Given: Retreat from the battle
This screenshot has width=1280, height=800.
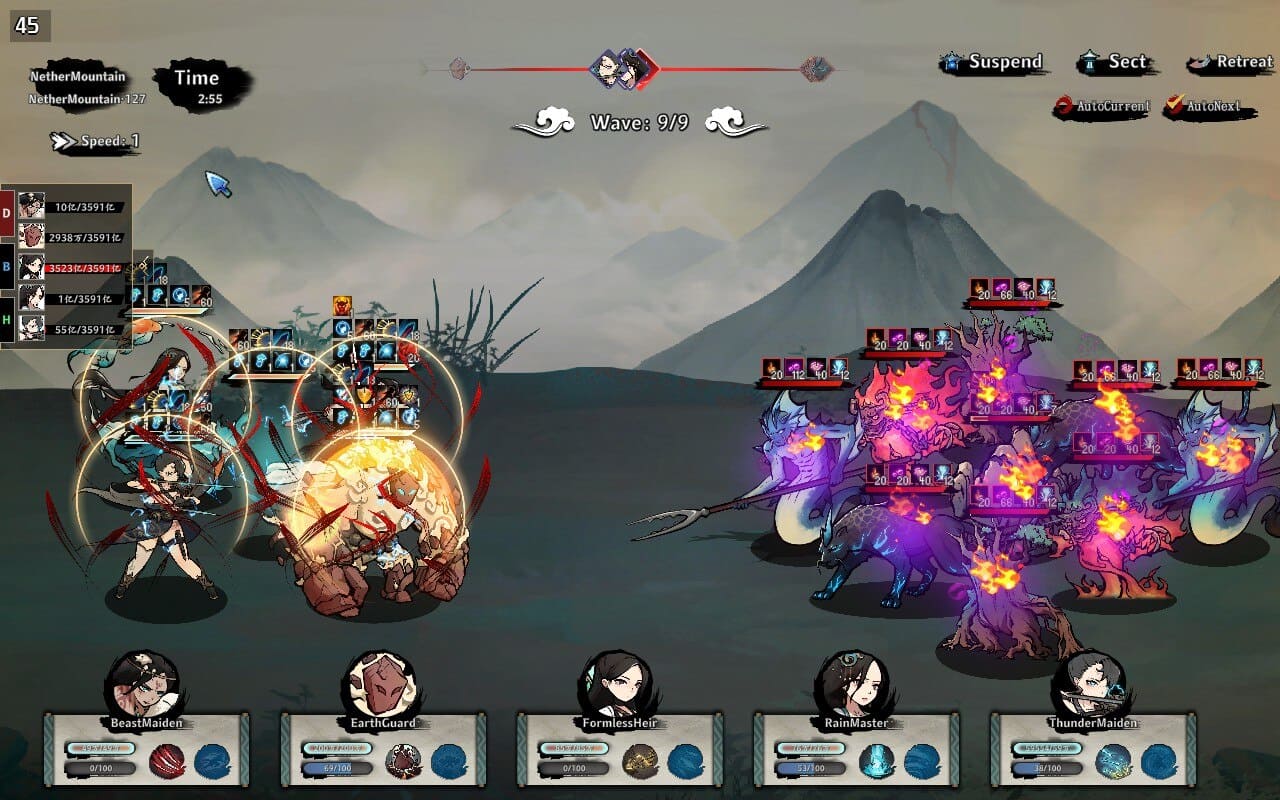Looking at the screenshot, I should pyautogui.click(x=1231, y=63).
